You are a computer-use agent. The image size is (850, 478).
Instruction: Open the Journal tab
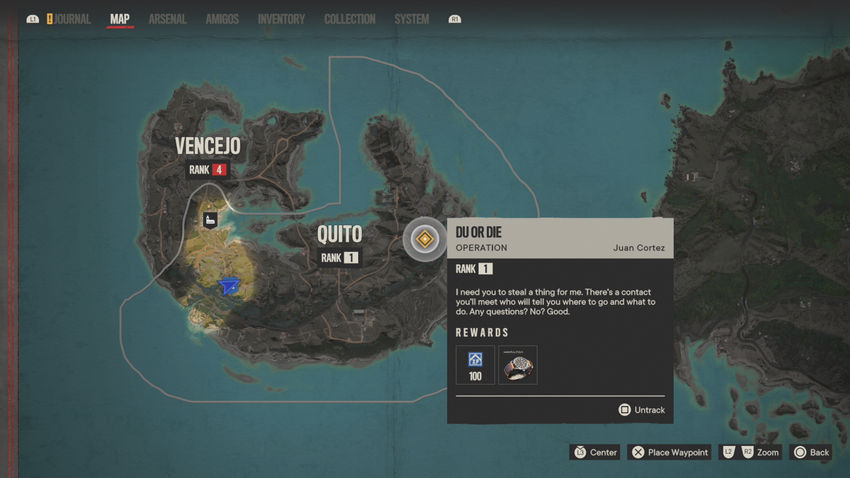(x=68, y=19)
